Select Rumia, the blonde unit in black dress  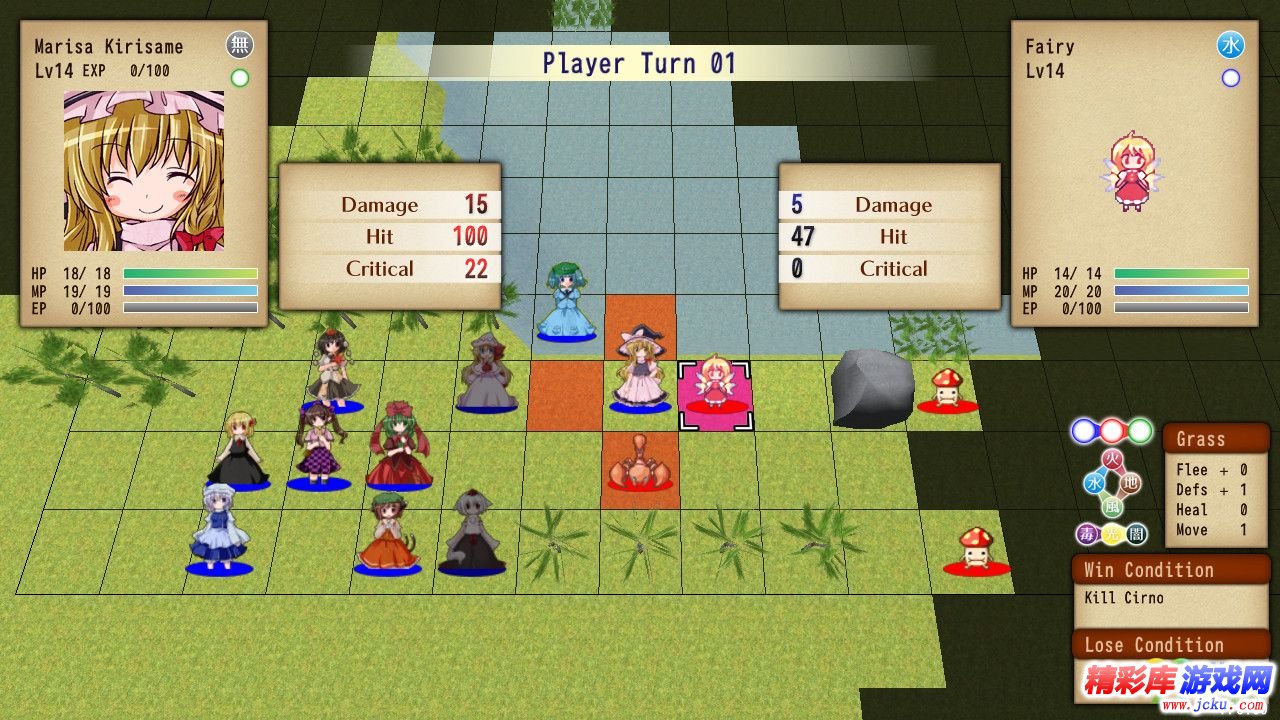[239, 450]
